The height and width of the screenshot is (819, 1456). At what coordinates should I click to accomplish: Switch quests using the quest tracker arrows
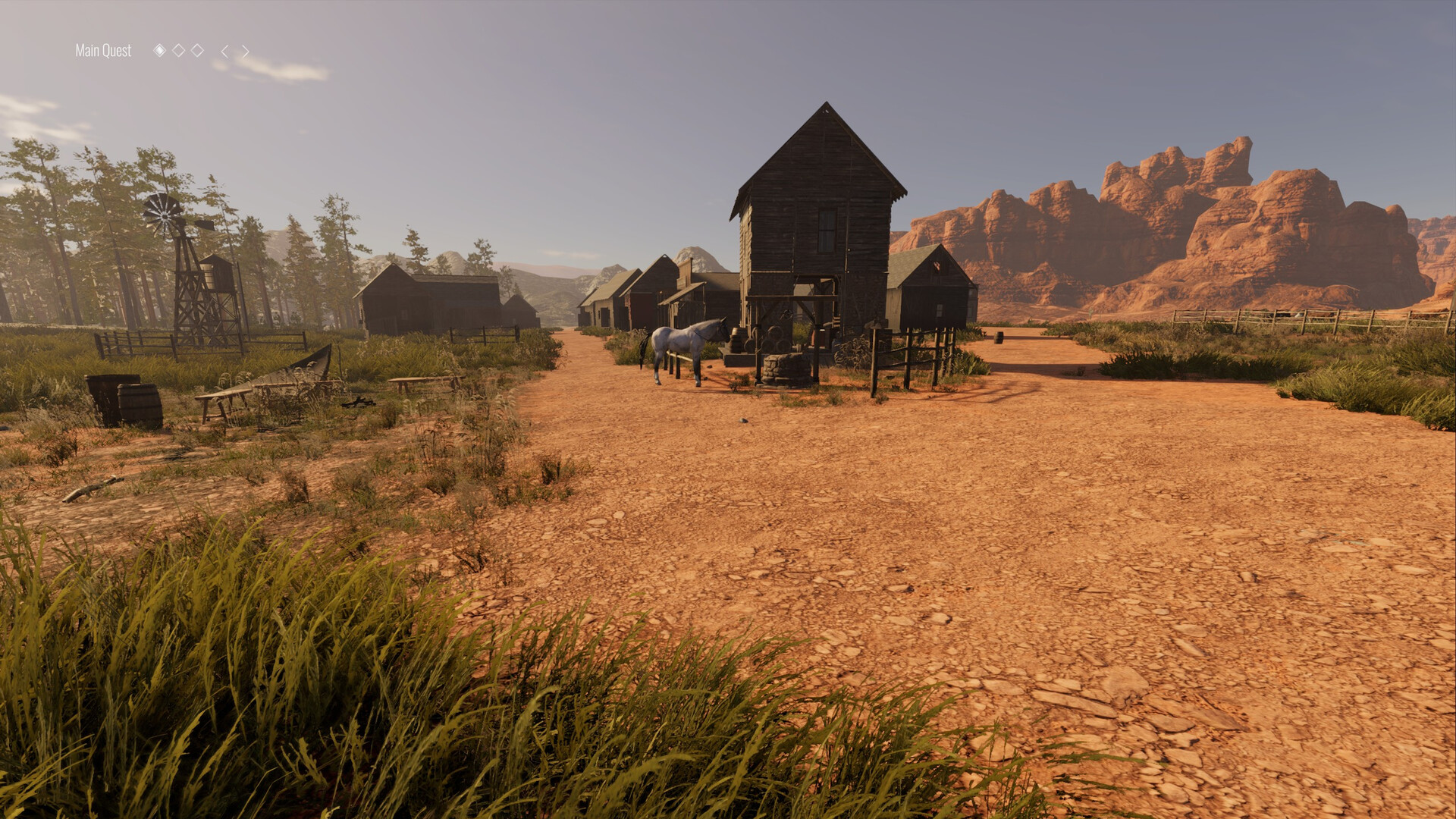[235, 51]
